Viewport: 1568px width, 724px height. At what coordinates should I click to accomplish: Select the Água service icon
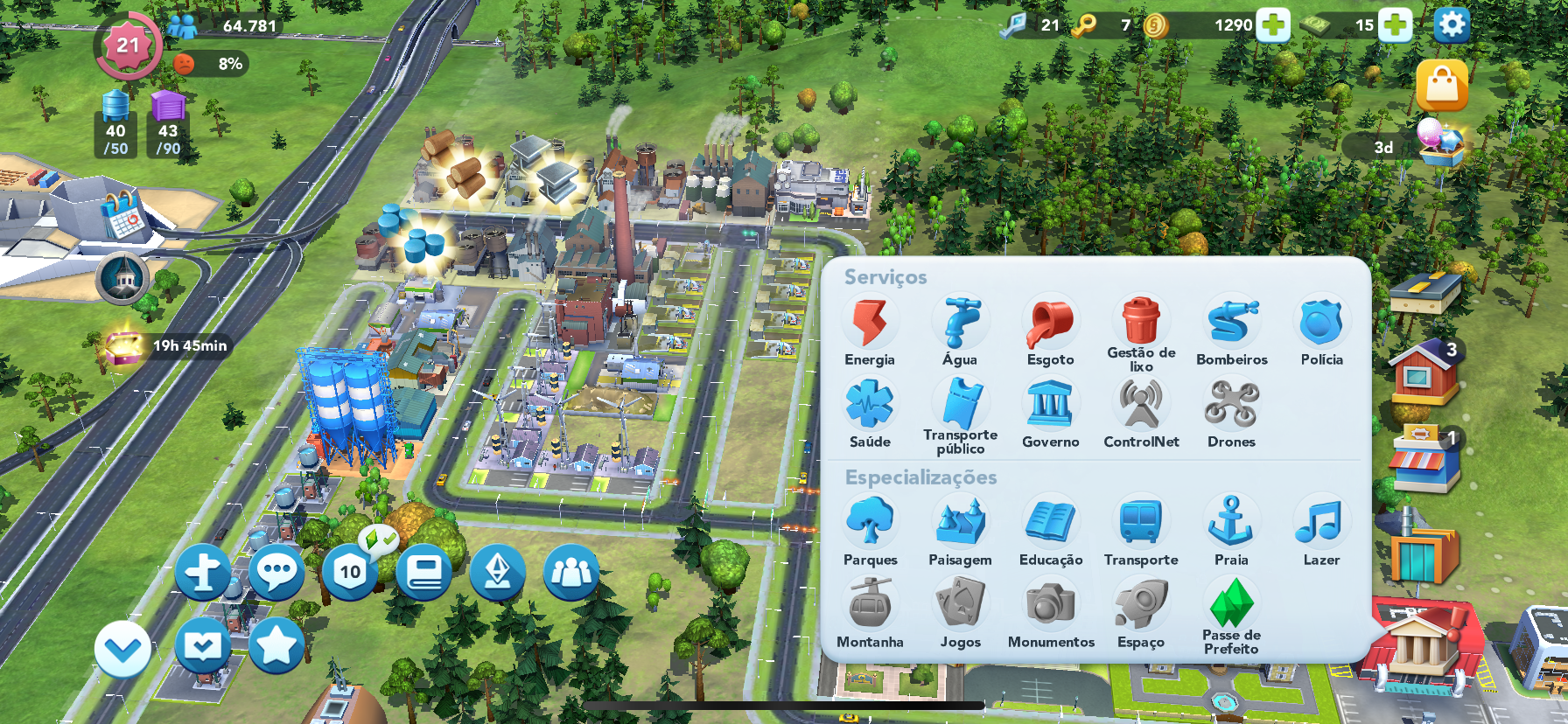pos(960,324)
